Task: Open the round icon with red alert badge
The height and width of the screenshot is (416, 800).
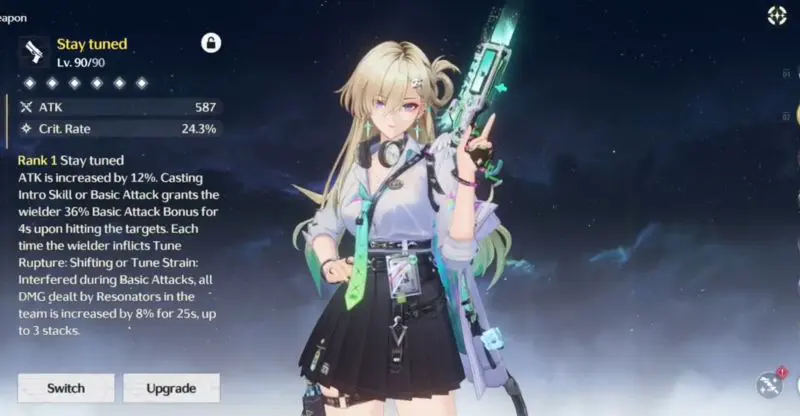Action: [771, 385]
